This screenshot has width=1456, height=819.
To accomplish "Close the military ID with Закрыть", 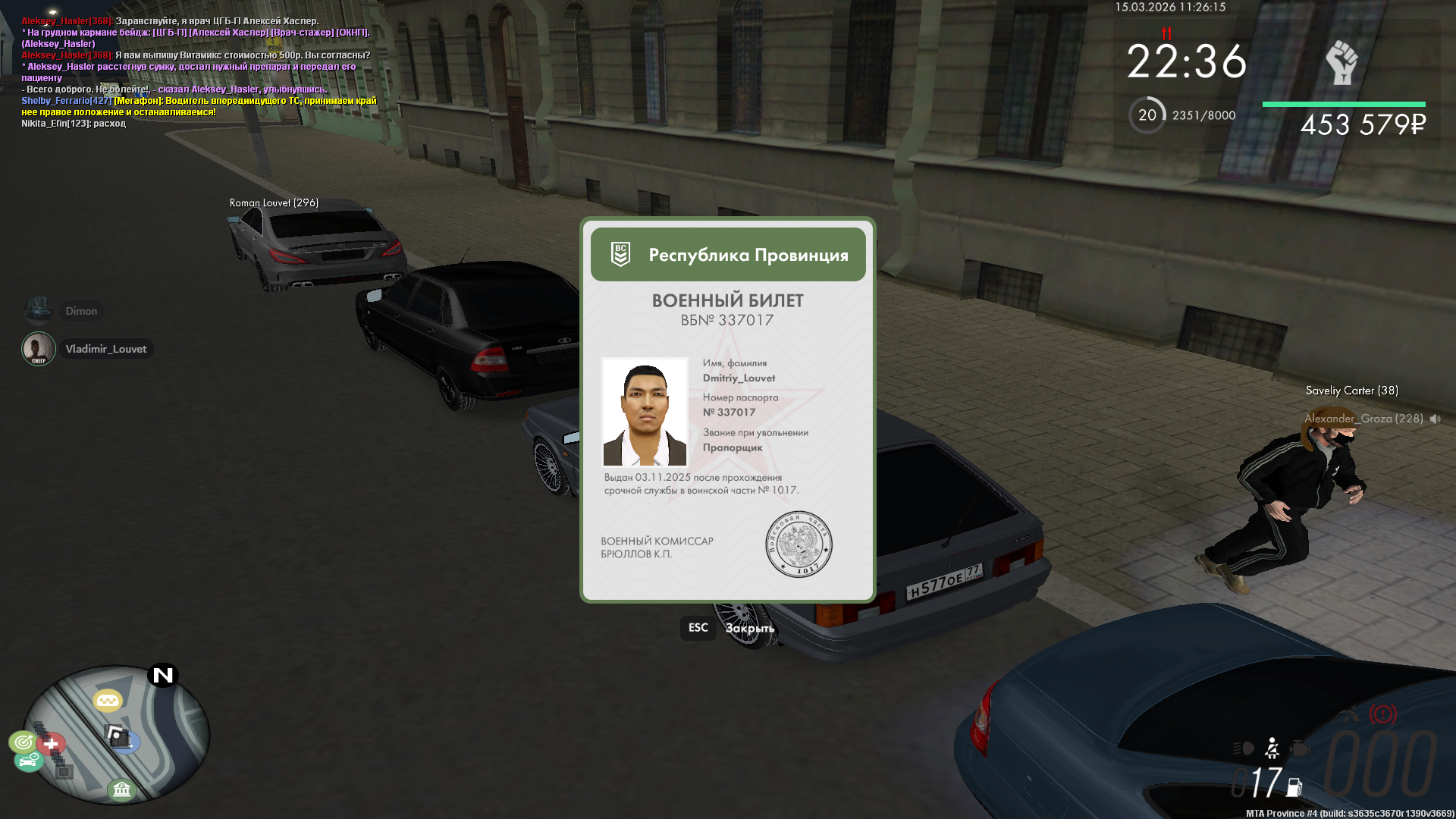I will 748,628.
